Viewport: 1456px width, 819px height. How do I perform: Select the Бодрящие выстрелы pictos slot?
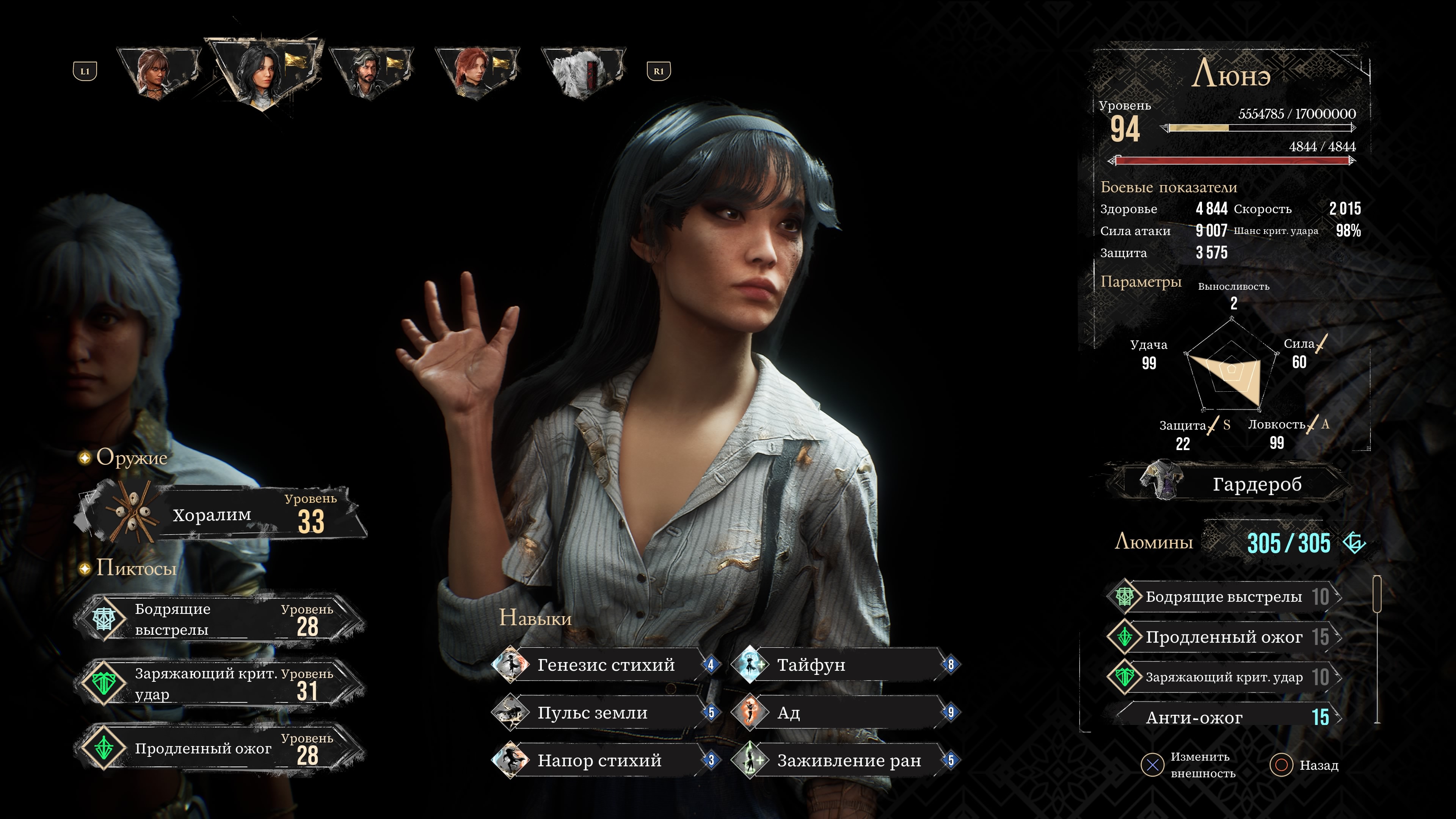click(x=219, y=620)
